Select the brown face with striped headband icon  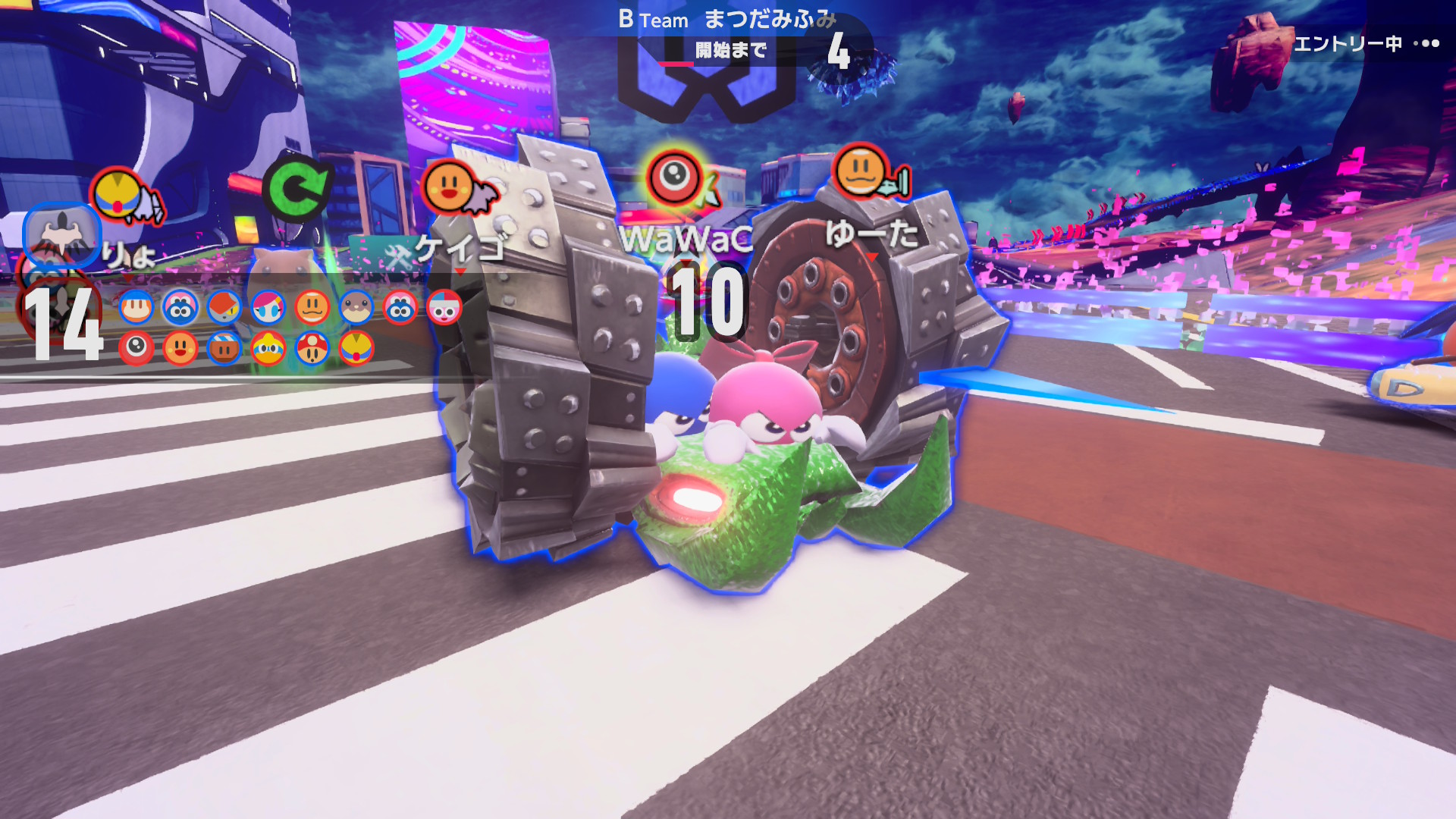click(x=224, y=349)
